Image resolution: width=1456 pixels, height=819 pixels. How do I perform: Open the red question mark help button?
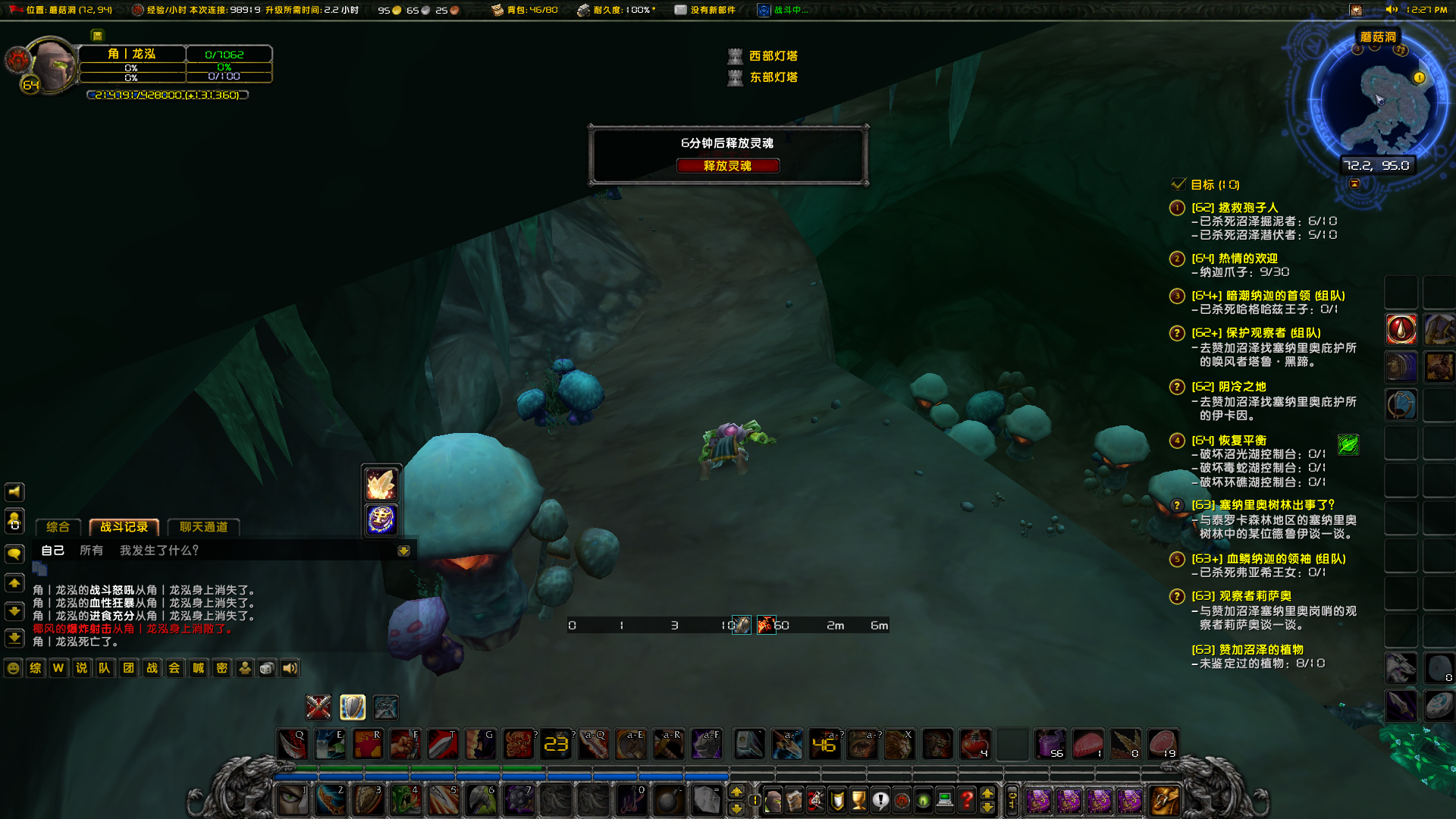click(966, 799)
